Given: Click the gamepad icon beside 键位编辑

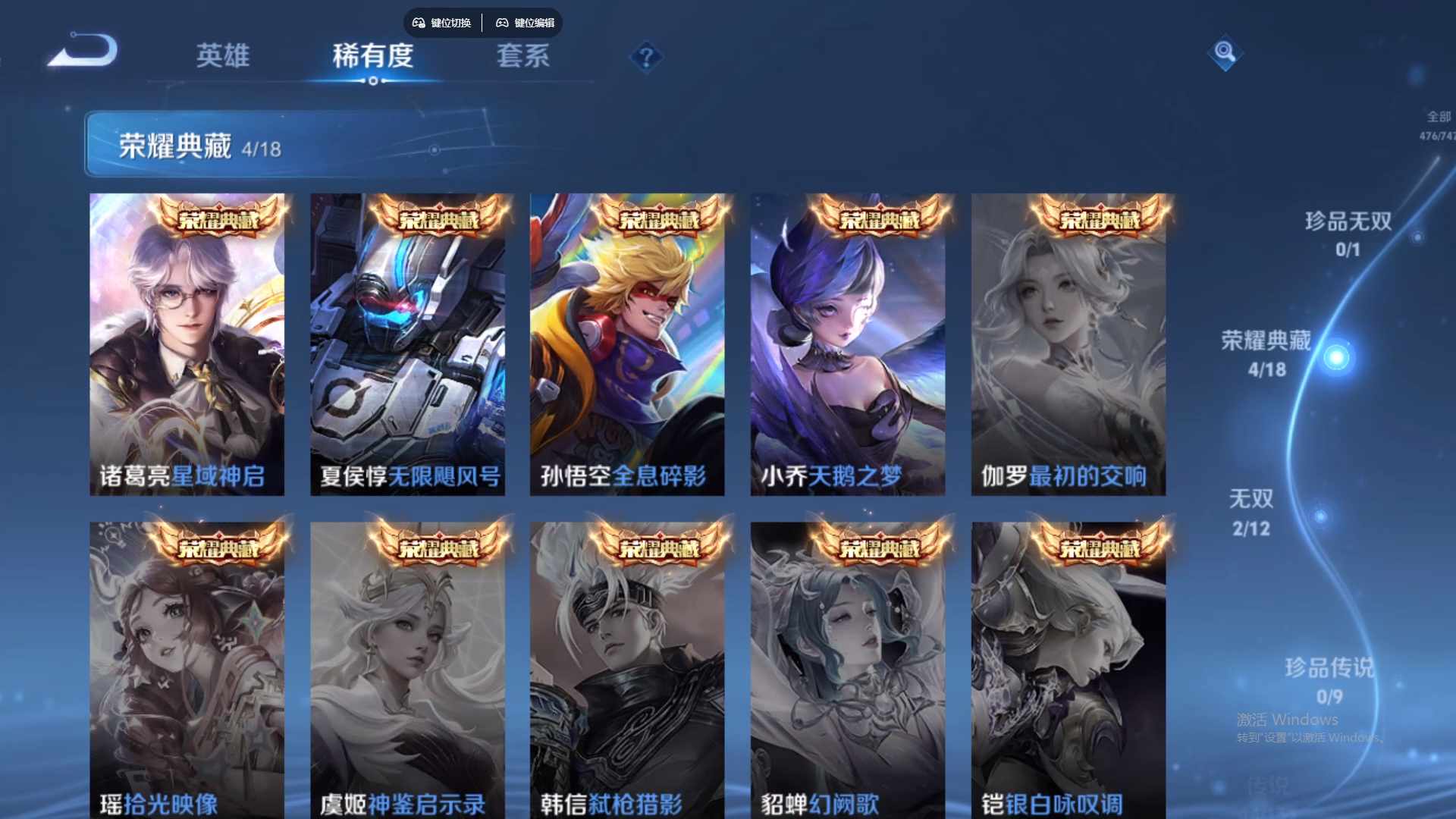Looking at the screenshot, I should (x=503, y=23).
